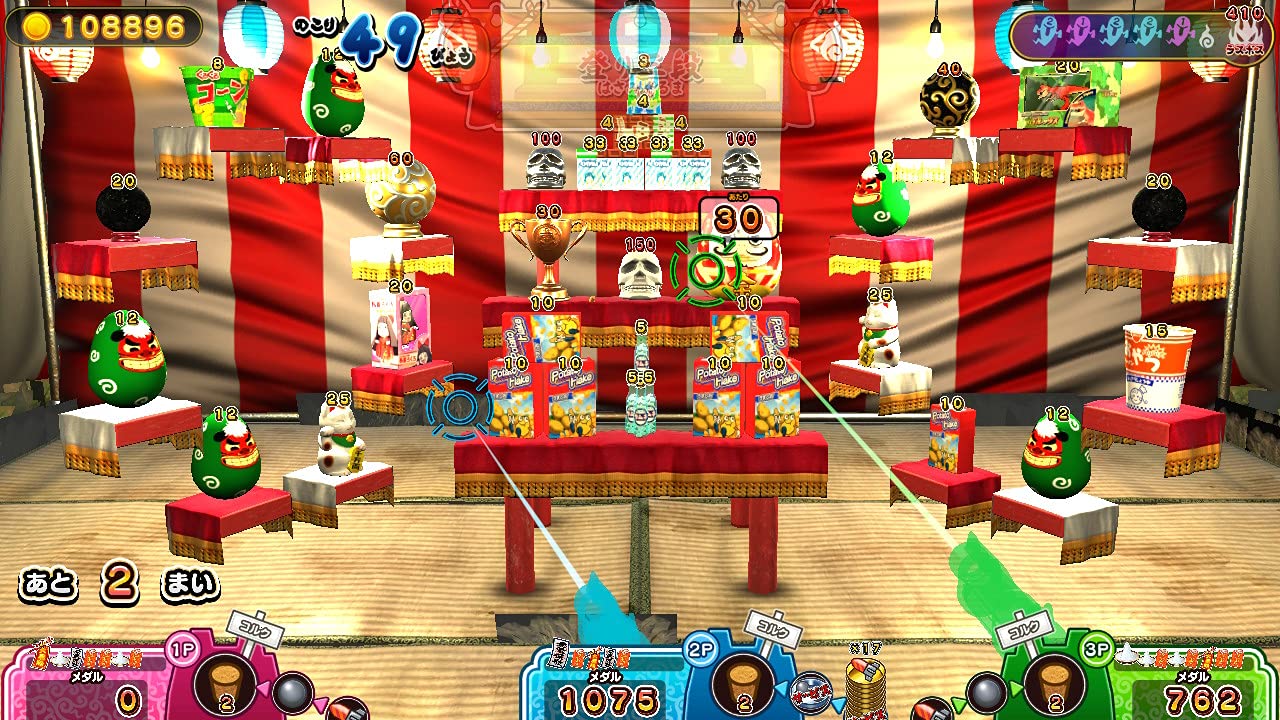Image resolution: width=1280 pixels, height=720 pixels.
Task: Select the cork ammo icon in the 2P panel
Action: 742,684
